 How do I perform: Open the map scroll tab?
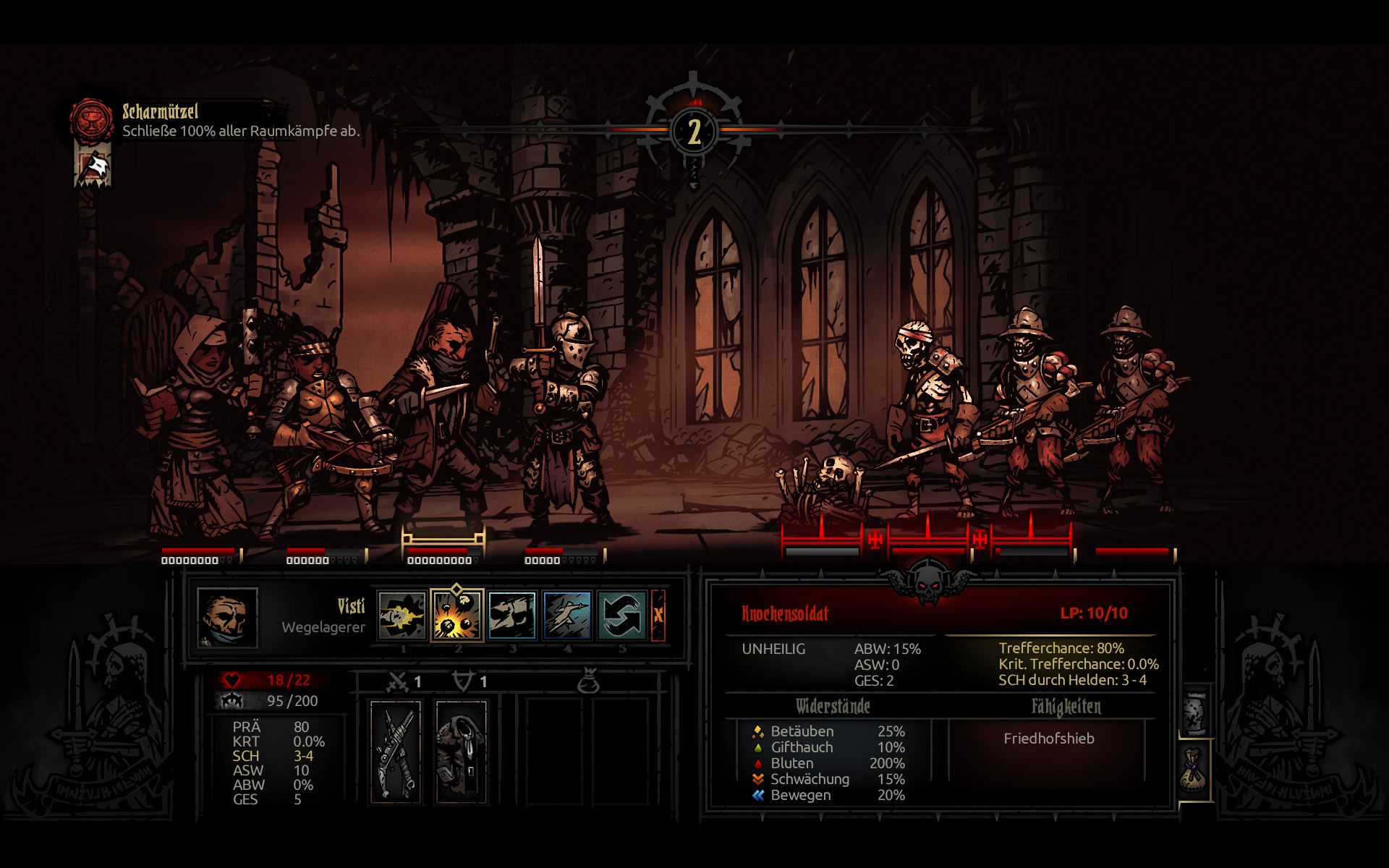click(x=1195, y=712)
